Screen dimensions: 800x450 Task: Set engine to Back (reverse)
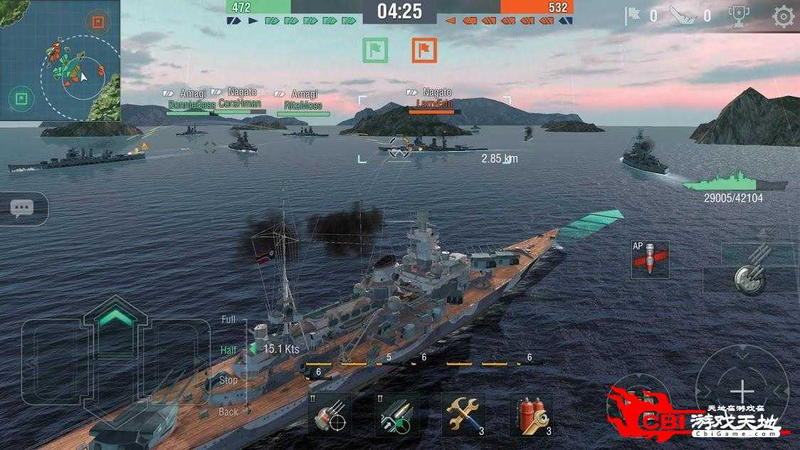229,411
